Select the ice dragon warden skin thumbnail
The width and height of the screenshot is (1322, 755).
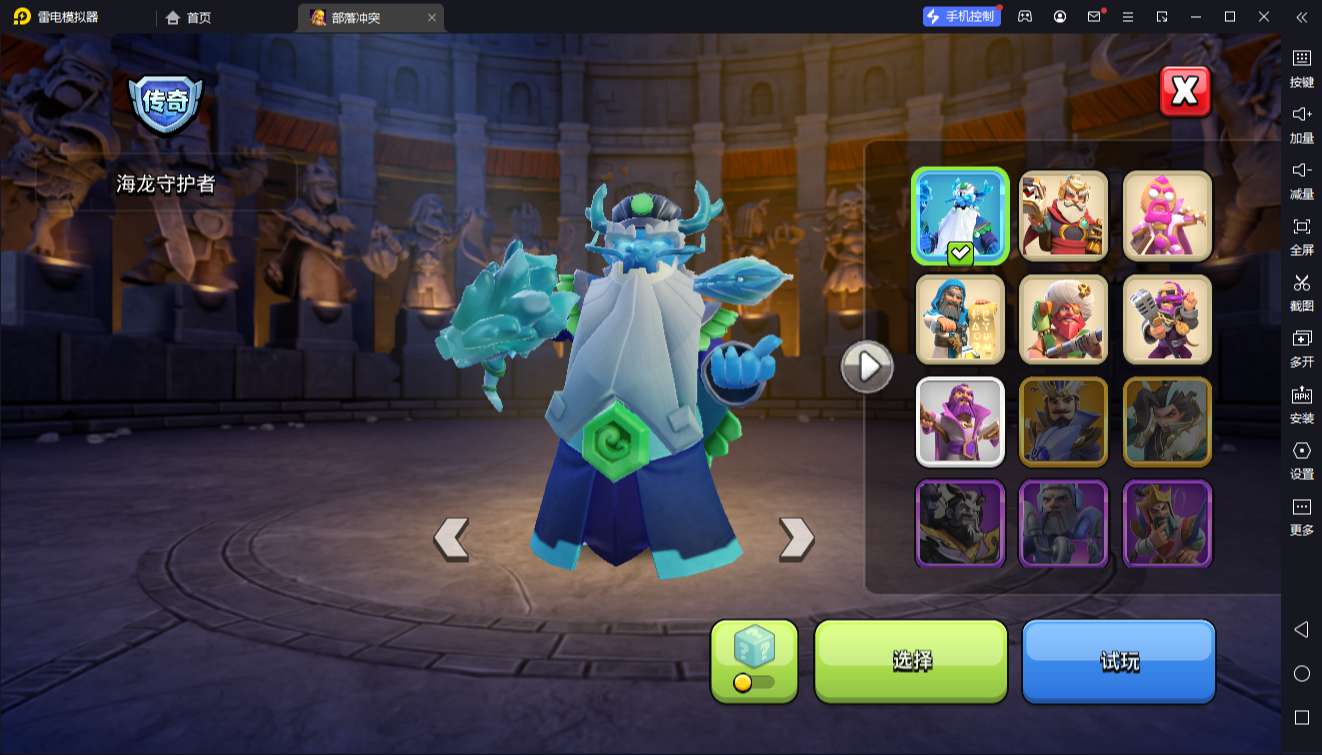[960, 216]
